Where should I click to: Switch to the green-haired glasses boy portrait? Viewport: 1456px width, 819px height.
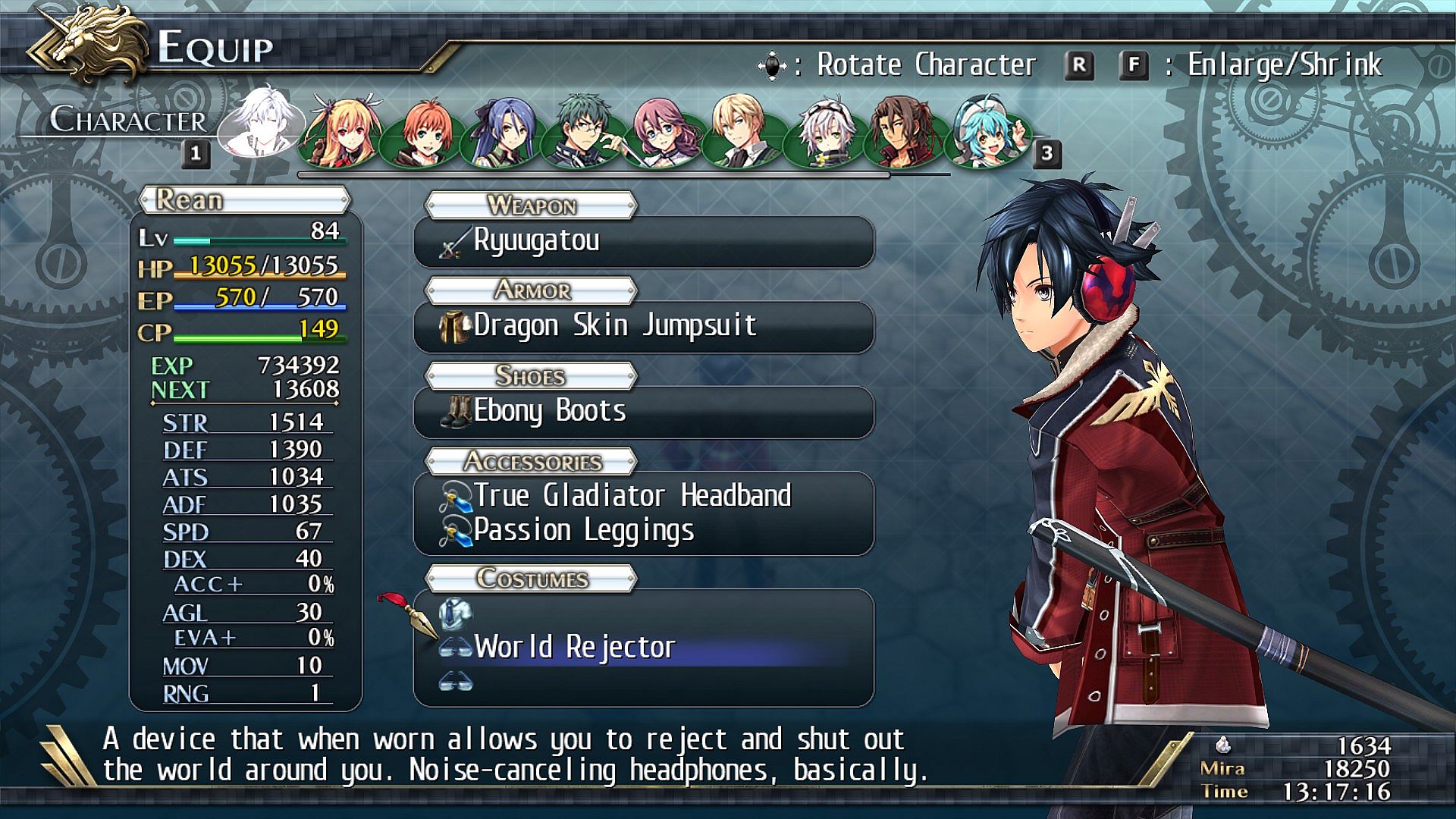click(x=585, y=130)
